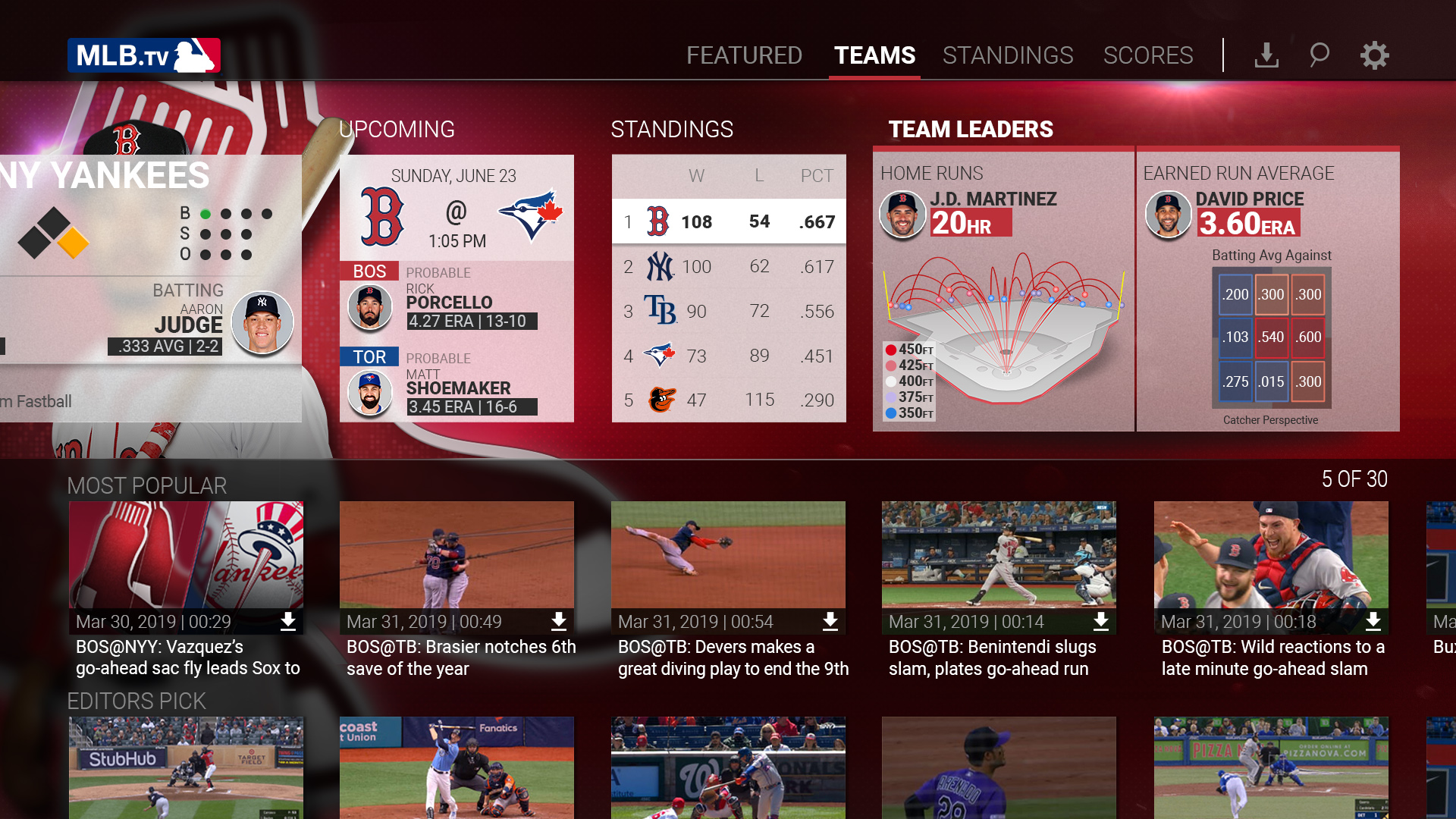
Task: Open settings via the gear icon
Action: 1373,55
